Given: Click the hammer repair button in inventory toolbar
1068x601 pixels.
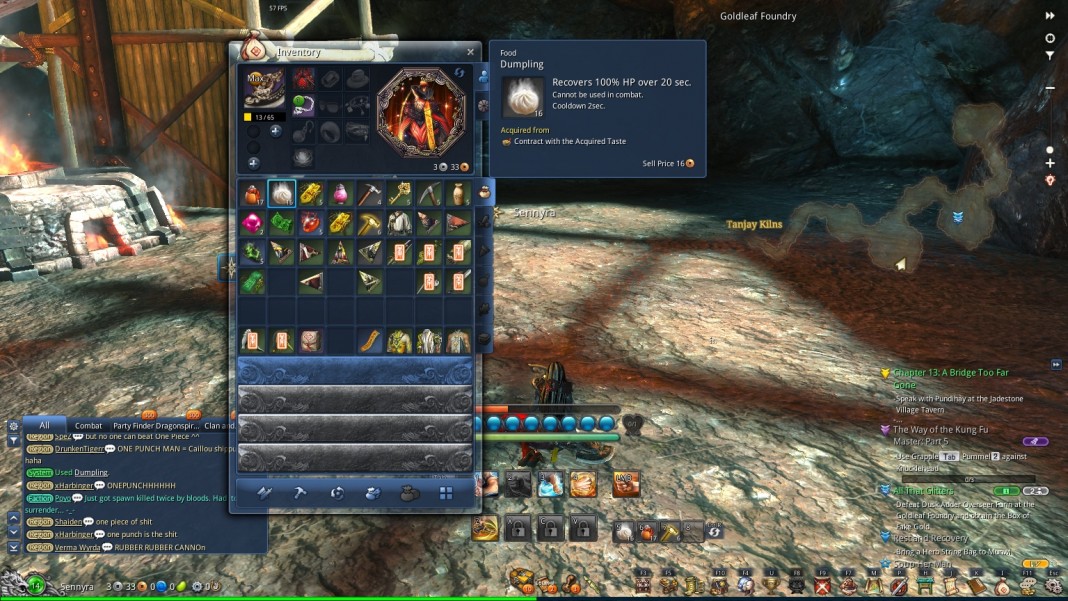Looking at the screenshot, I should point(299,492).
